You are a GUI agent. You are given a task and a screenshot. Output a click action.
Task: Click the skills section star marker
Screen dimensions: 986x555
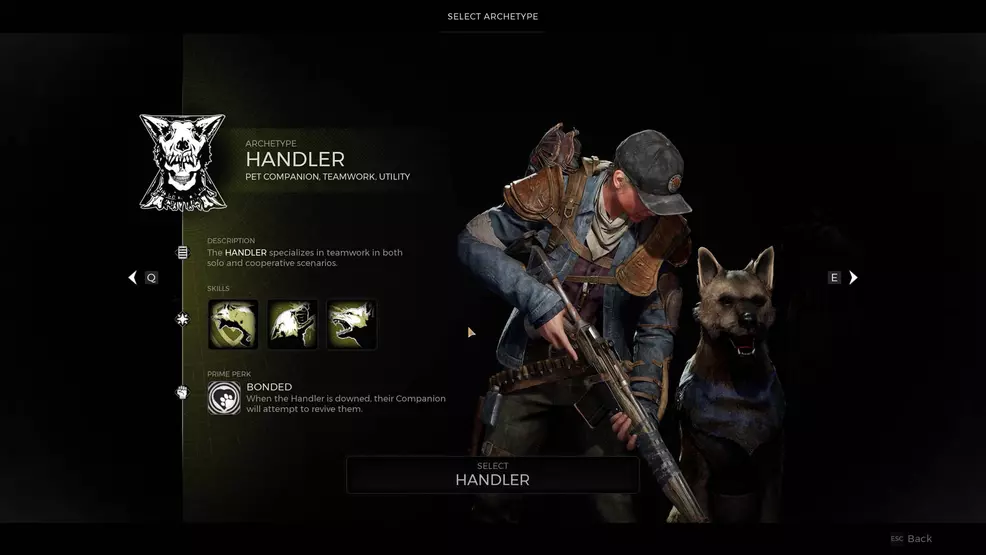(x=182, y=320)
